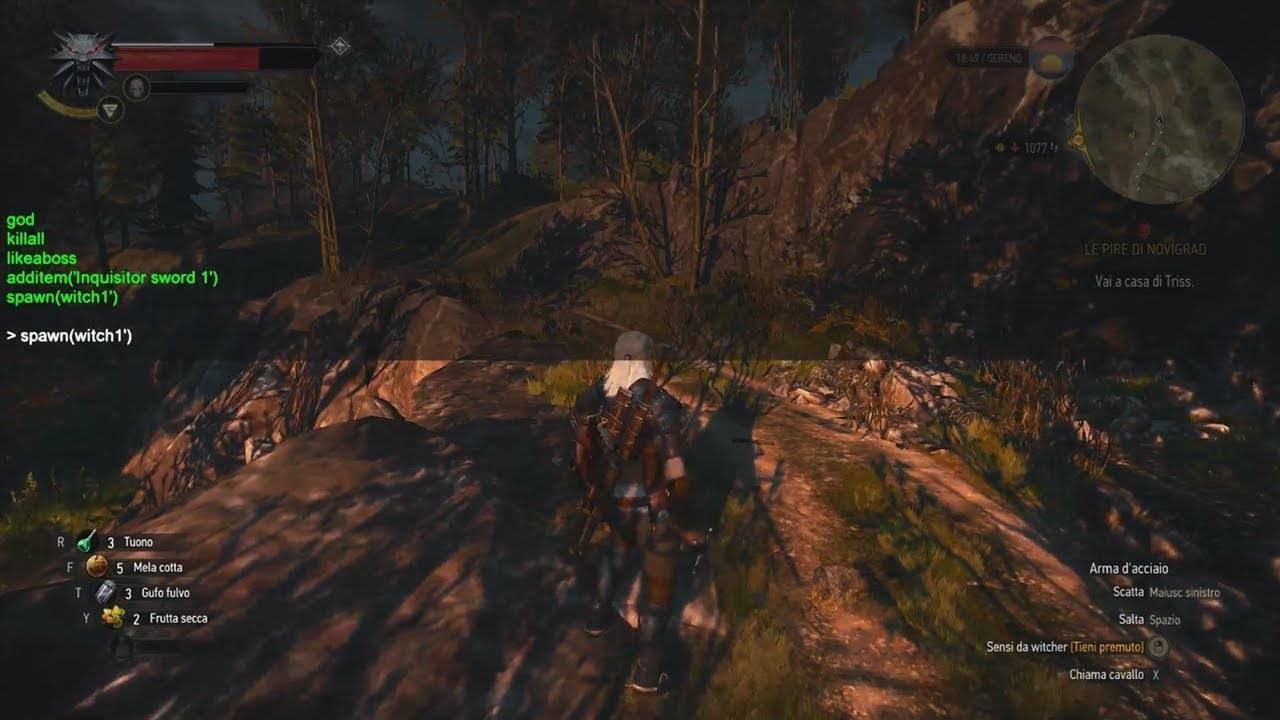This screenshot has width=1280, height=720.
Task: Click the Mela cotta apple icon
Action: [x=96, y=565]
